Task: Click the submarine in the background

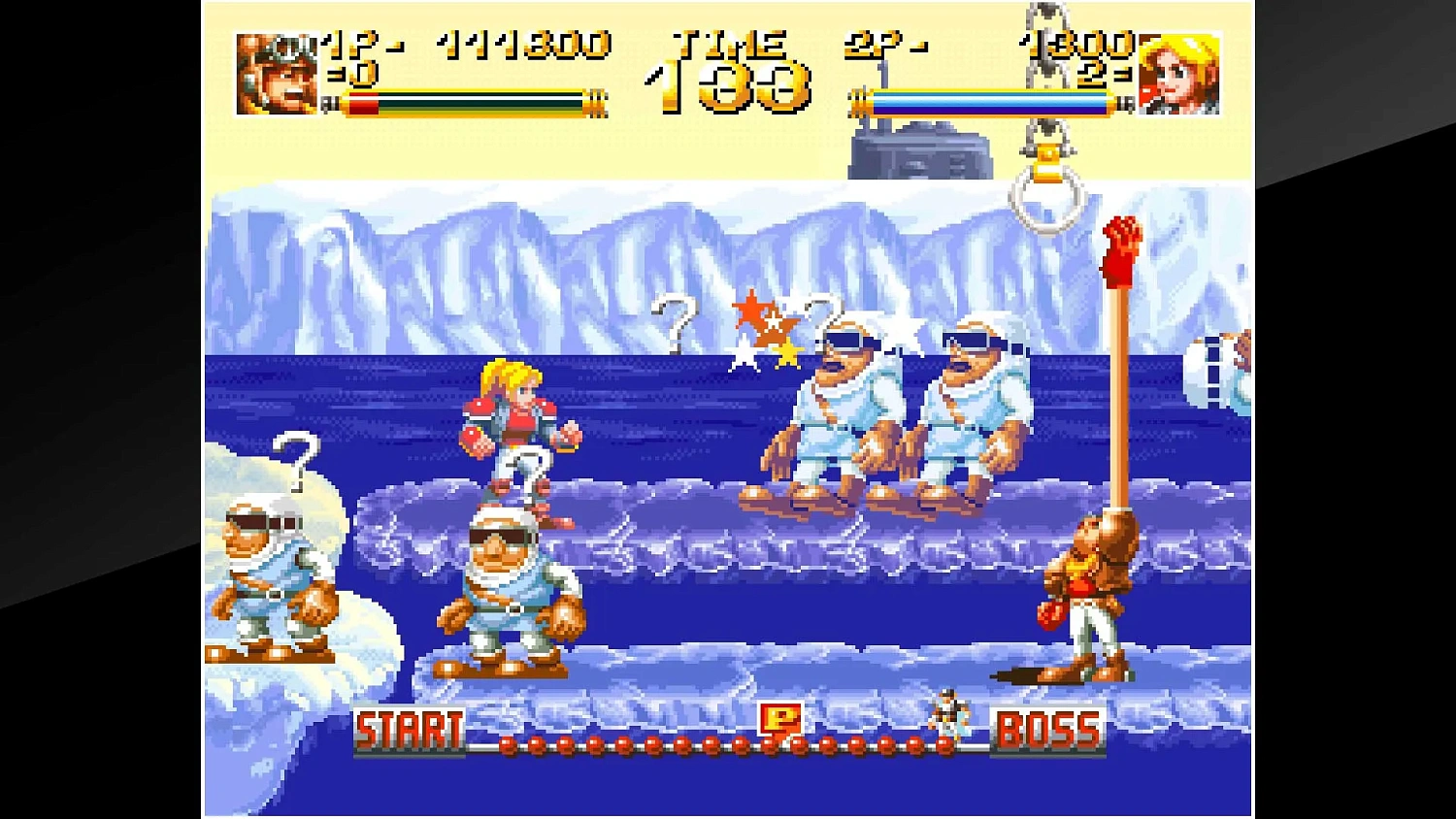Action: click(x=922, y=150)
